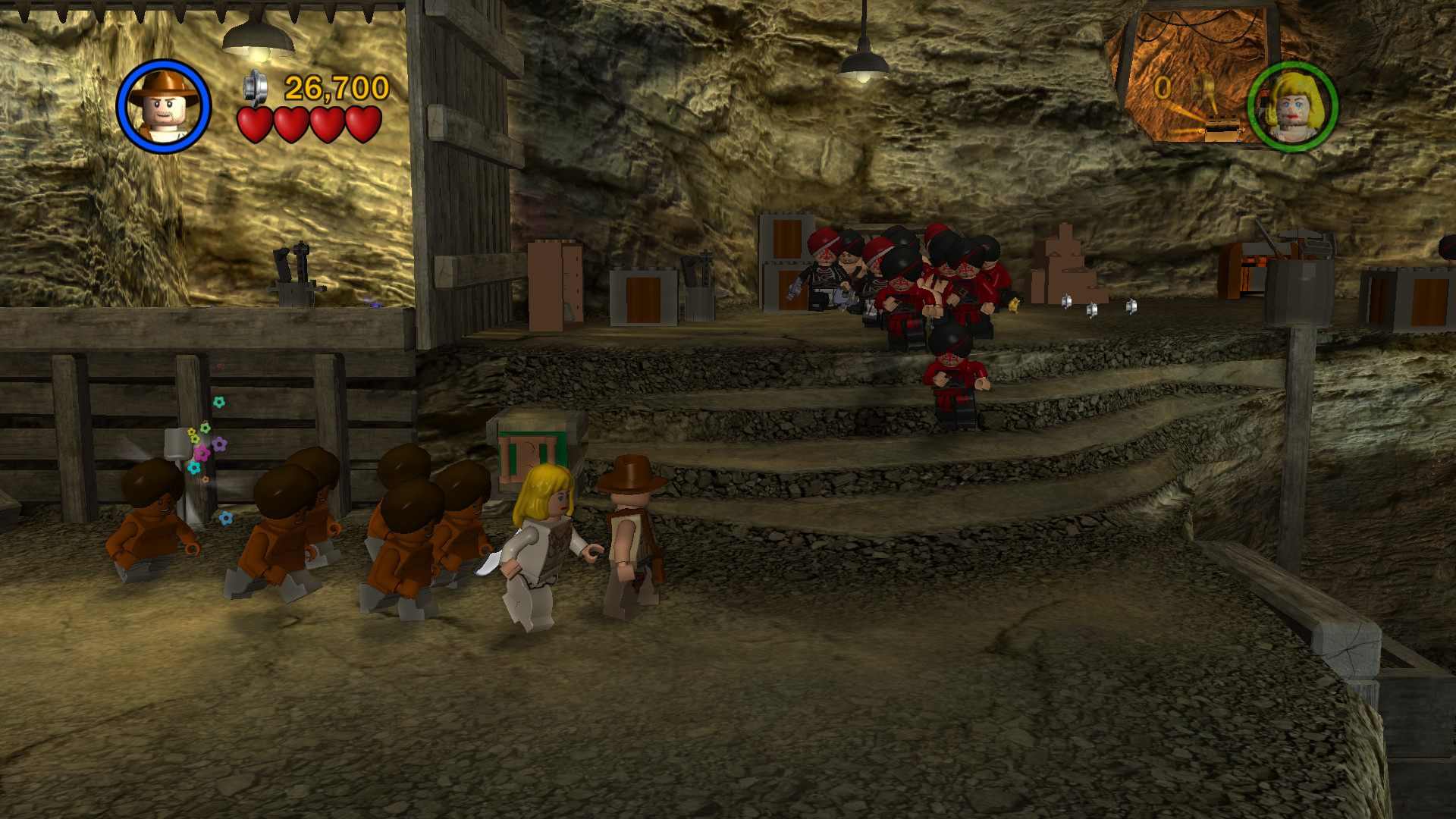Click the golden key counter icon

click(1203, 86)
